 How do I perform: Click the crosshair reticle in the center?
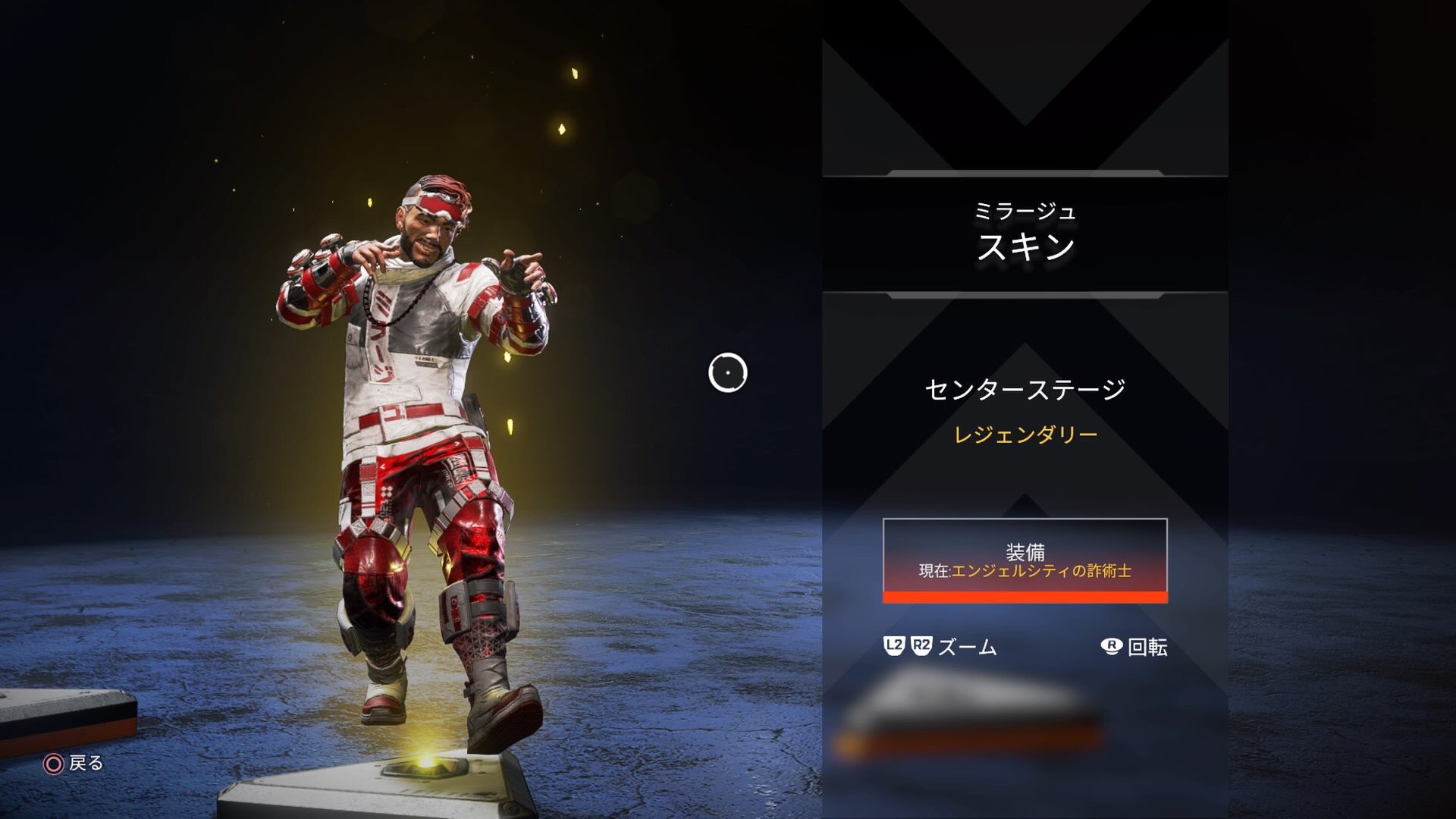click(x=729, y=373)
